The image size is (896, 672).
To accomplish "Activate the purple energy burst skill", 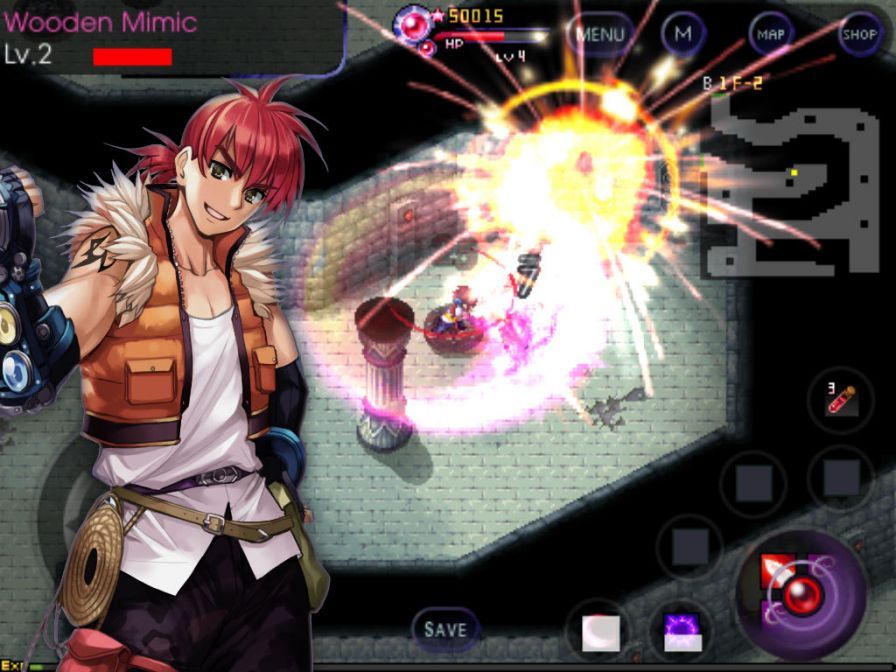I will click(681, 632).
